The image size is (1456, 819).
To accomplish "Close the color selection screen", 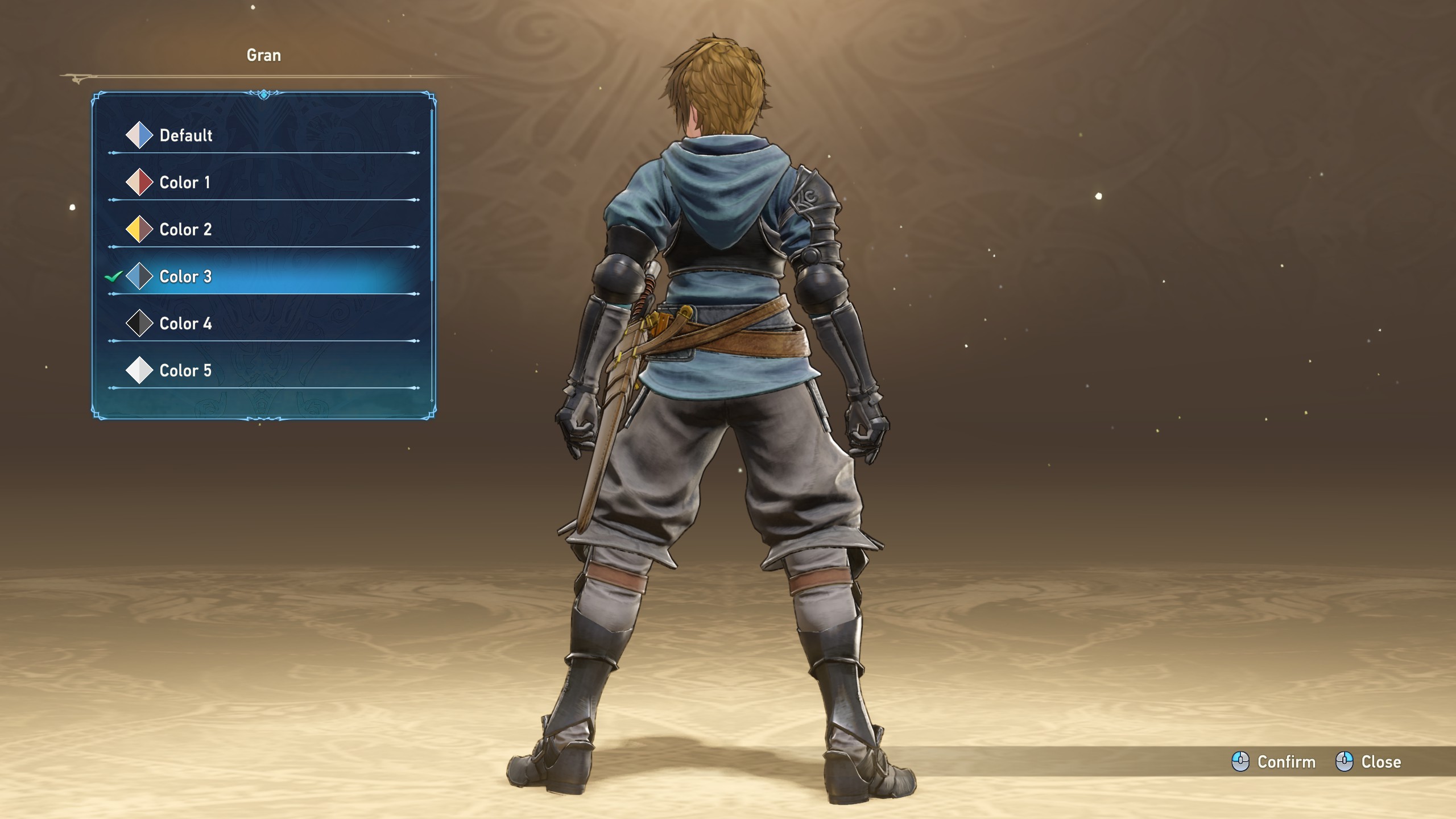I will pyautogui.click(x=1380, y=762).
